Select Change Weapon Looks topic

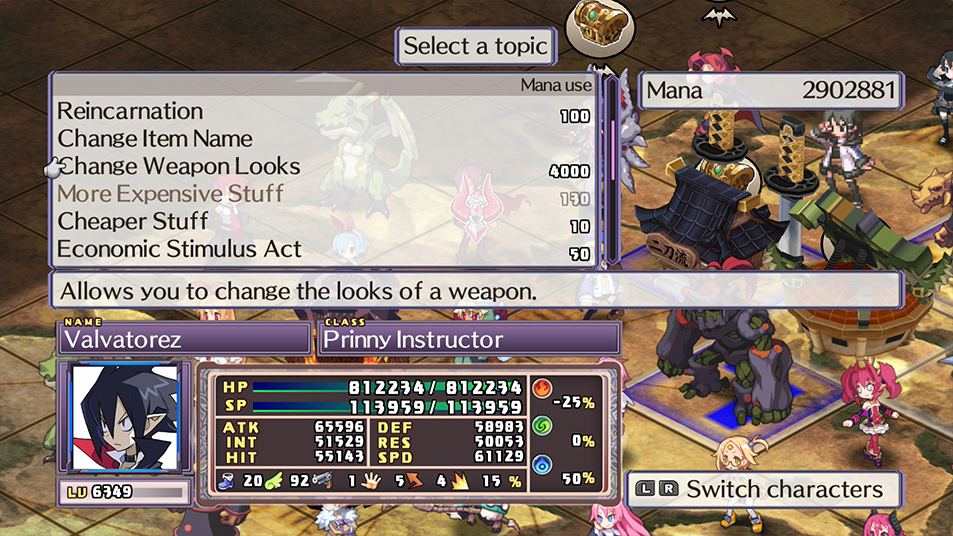tap(179, 166)
